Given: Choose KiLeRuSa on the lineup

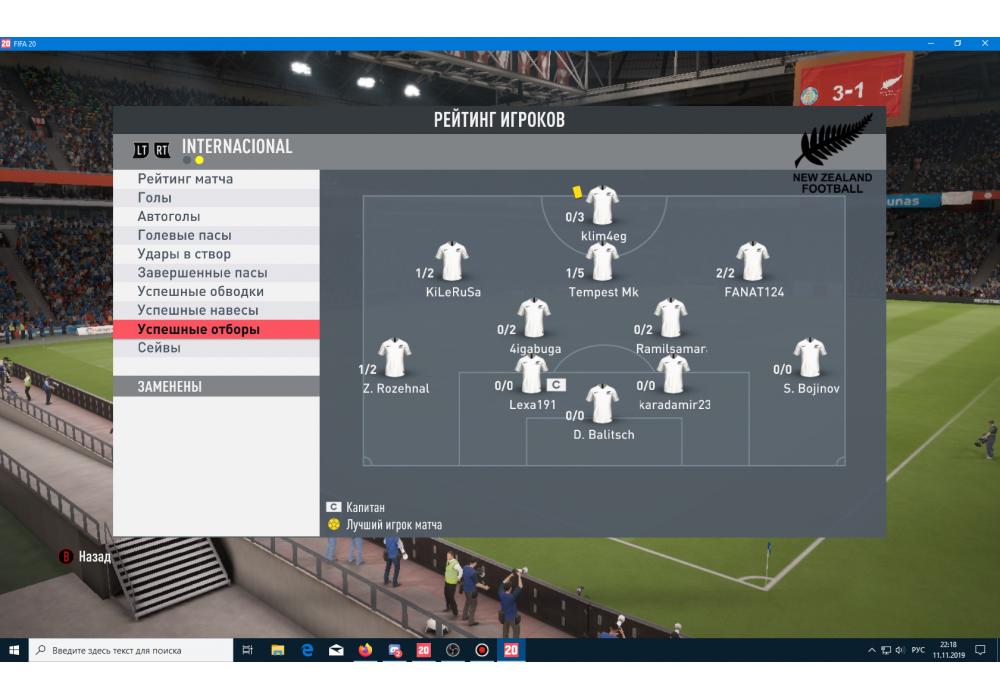Looking at the screenshot, I should point(452,262).
